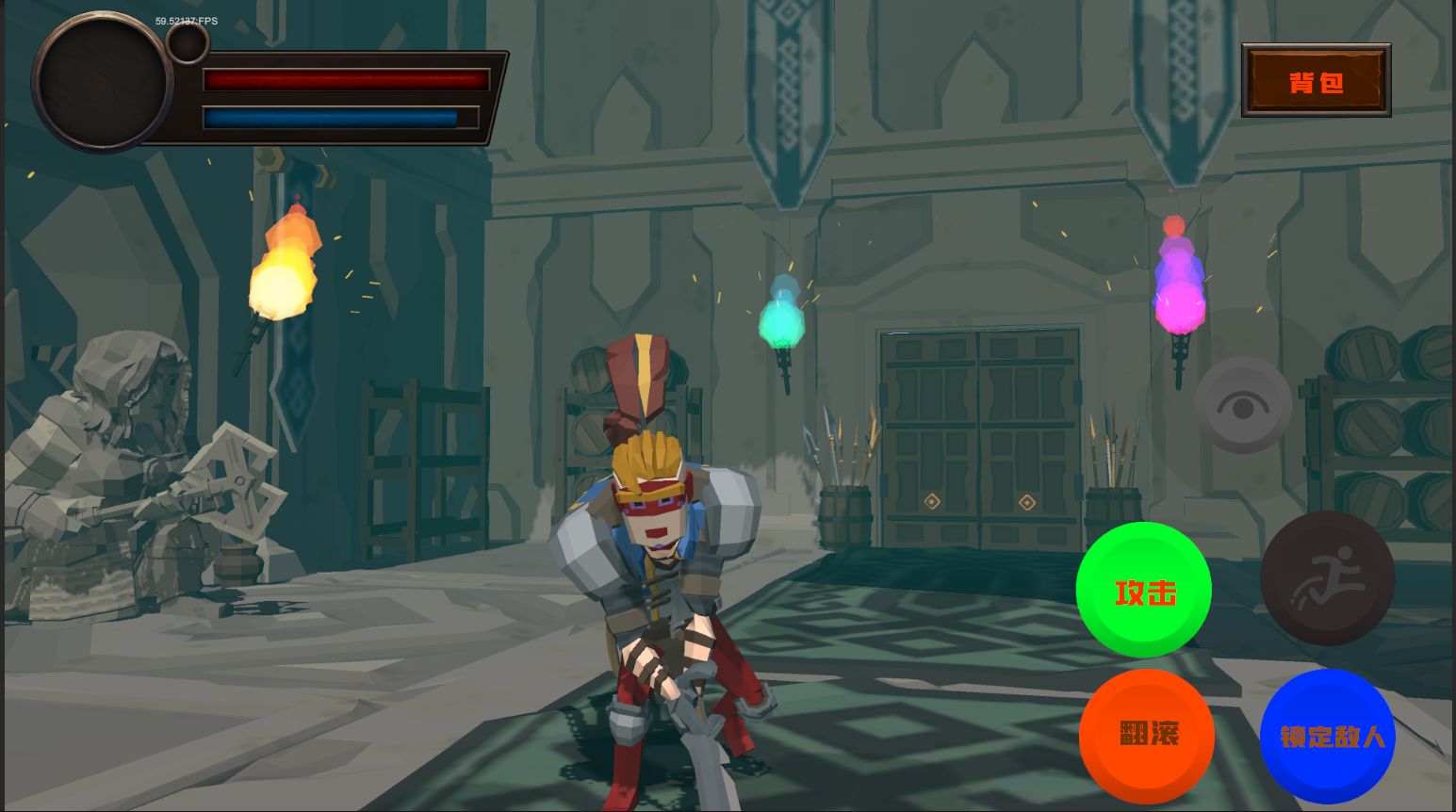
Task: Click the gray eye view button
Action: [1243, 405]
